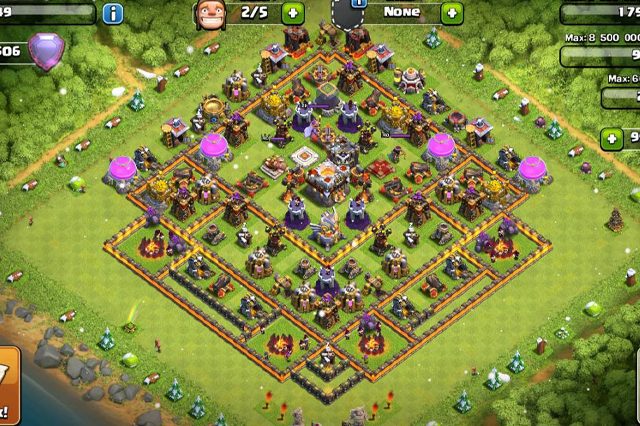Screen dimensions: 640x426
Task: Open the shield status icon
Action: [357, 13]
